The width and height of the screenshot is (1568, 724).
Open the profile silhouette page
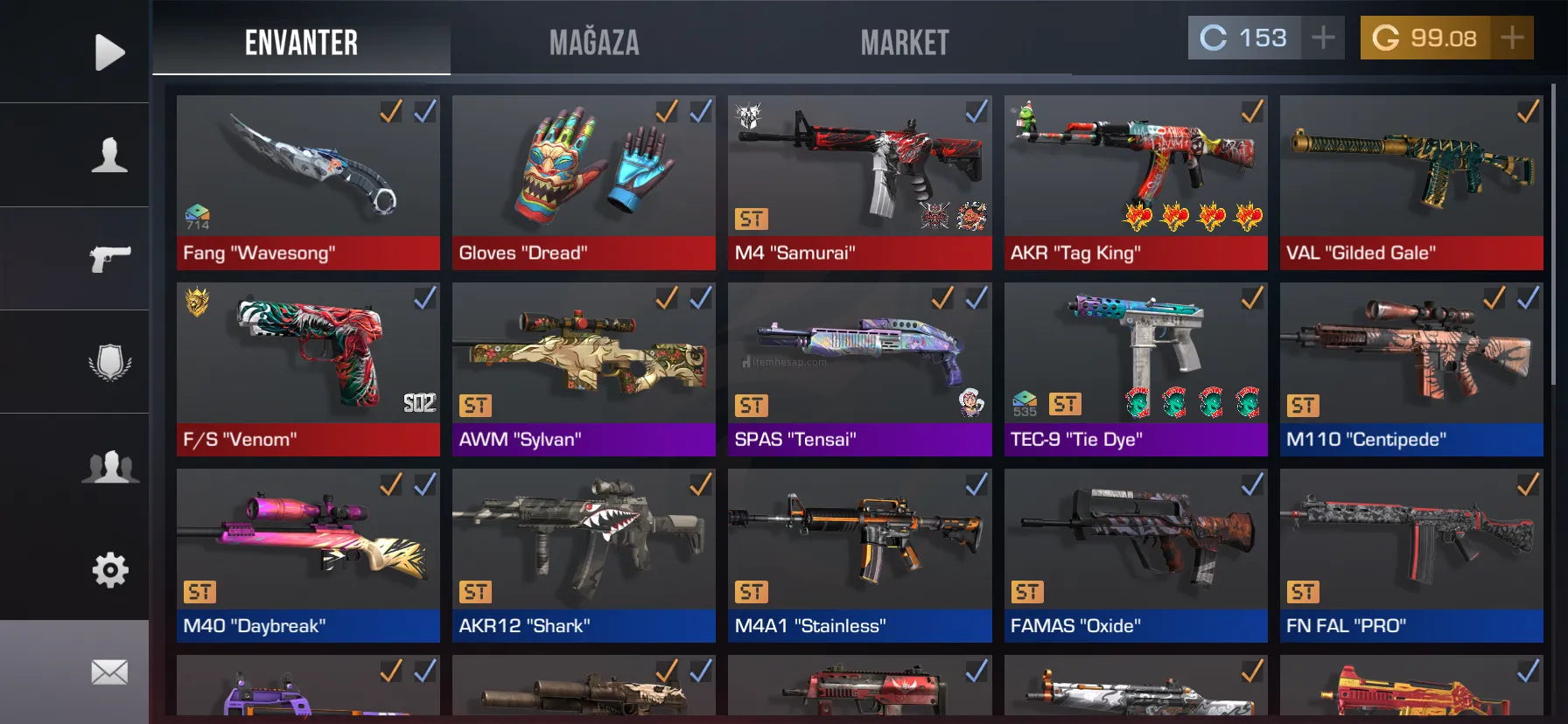109,155
